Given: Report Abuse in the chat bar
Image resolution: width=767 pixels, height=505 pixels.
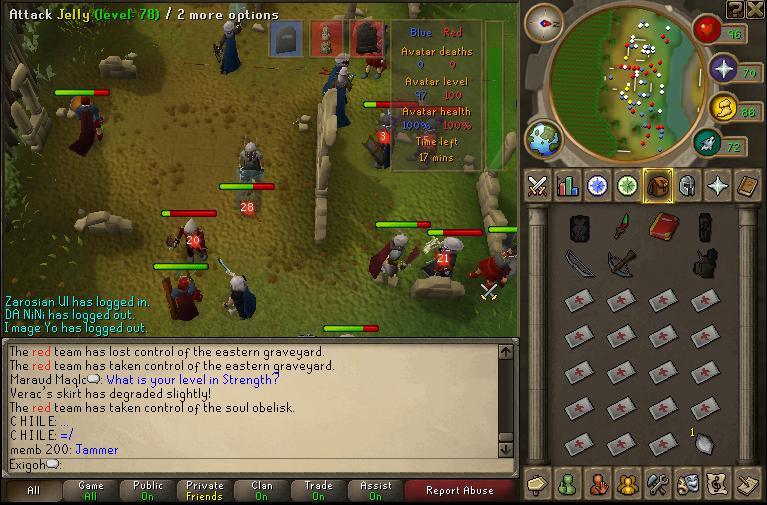Looking at the screenshot, I should (459, 490).
